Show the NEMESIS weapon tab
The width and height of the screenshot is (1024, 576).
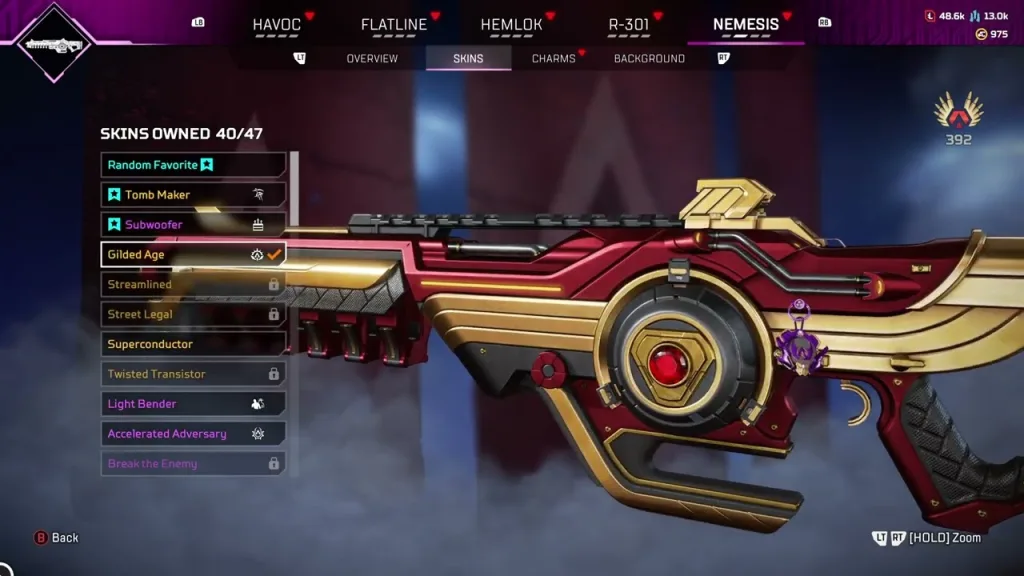pos(746,24)
